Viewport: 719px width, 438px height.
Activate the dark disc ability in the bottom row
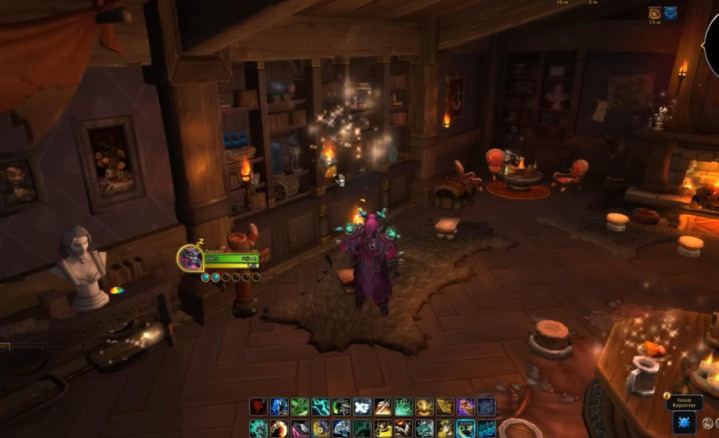[x=300, y=428]
